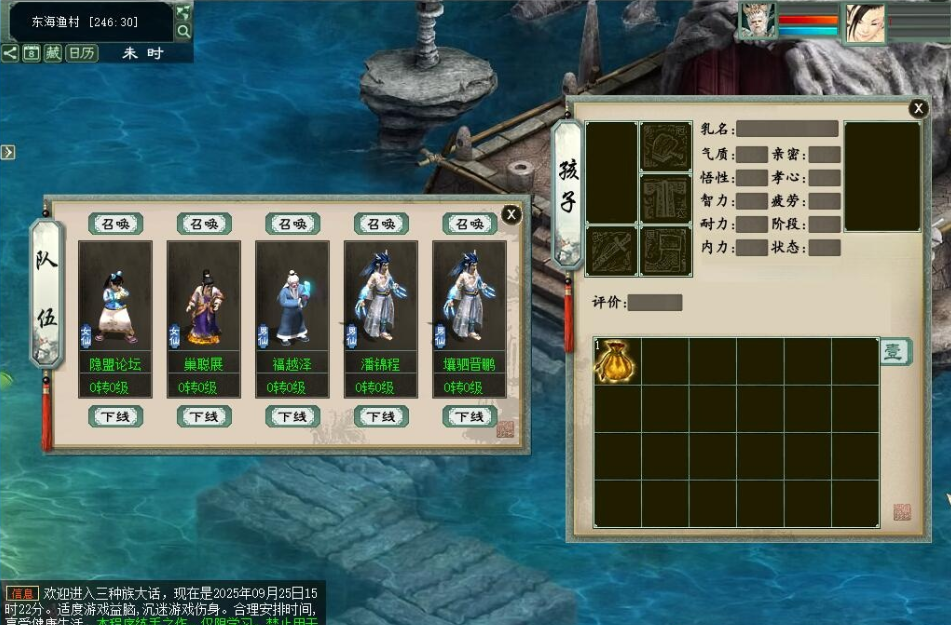
Task: Summon 隐盟论坛 with the 召唤 button
Action: pyautogui.click(x=115, y=224)
